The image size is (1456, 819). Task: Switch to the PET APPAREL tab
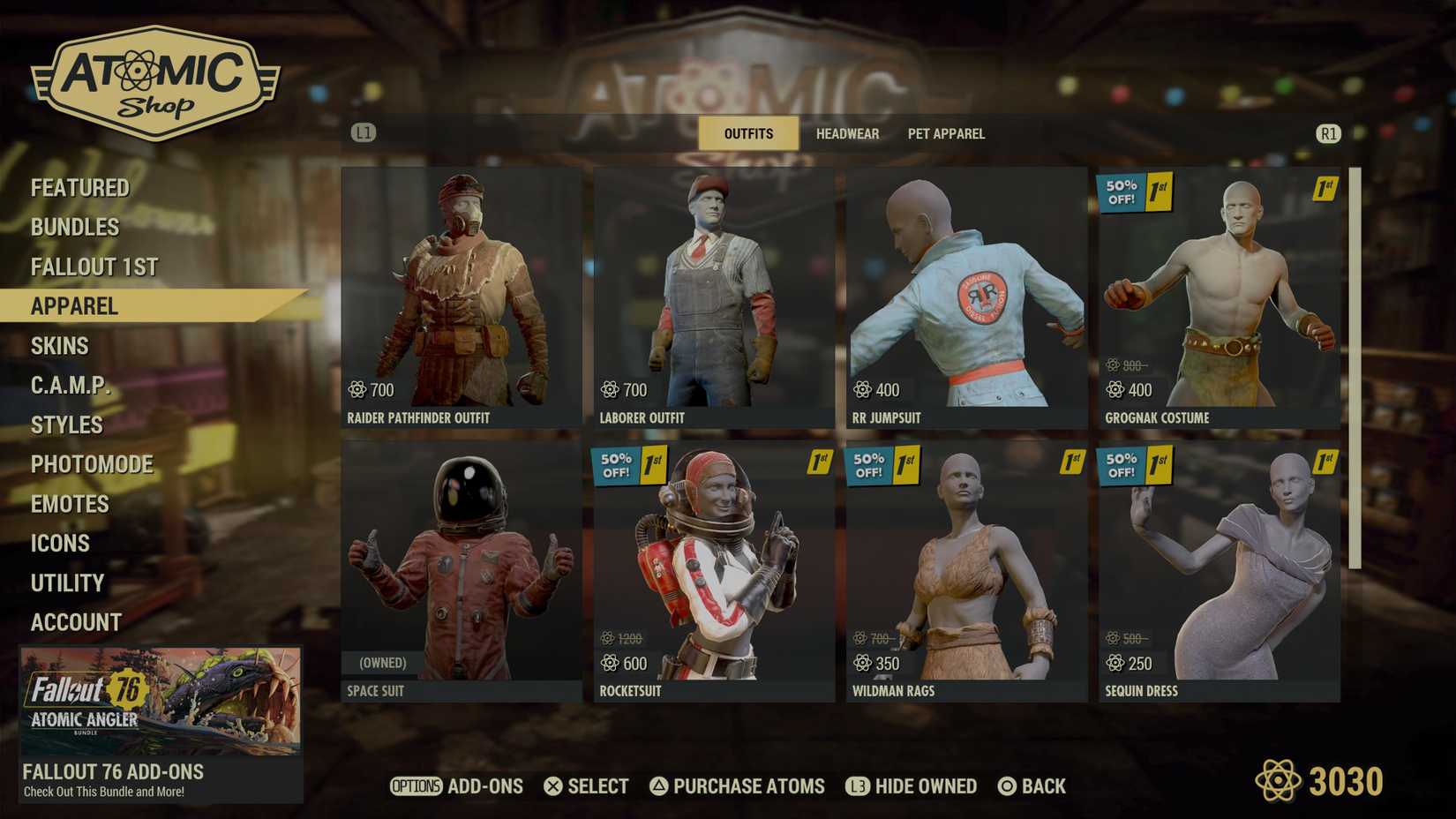point(945,133)
